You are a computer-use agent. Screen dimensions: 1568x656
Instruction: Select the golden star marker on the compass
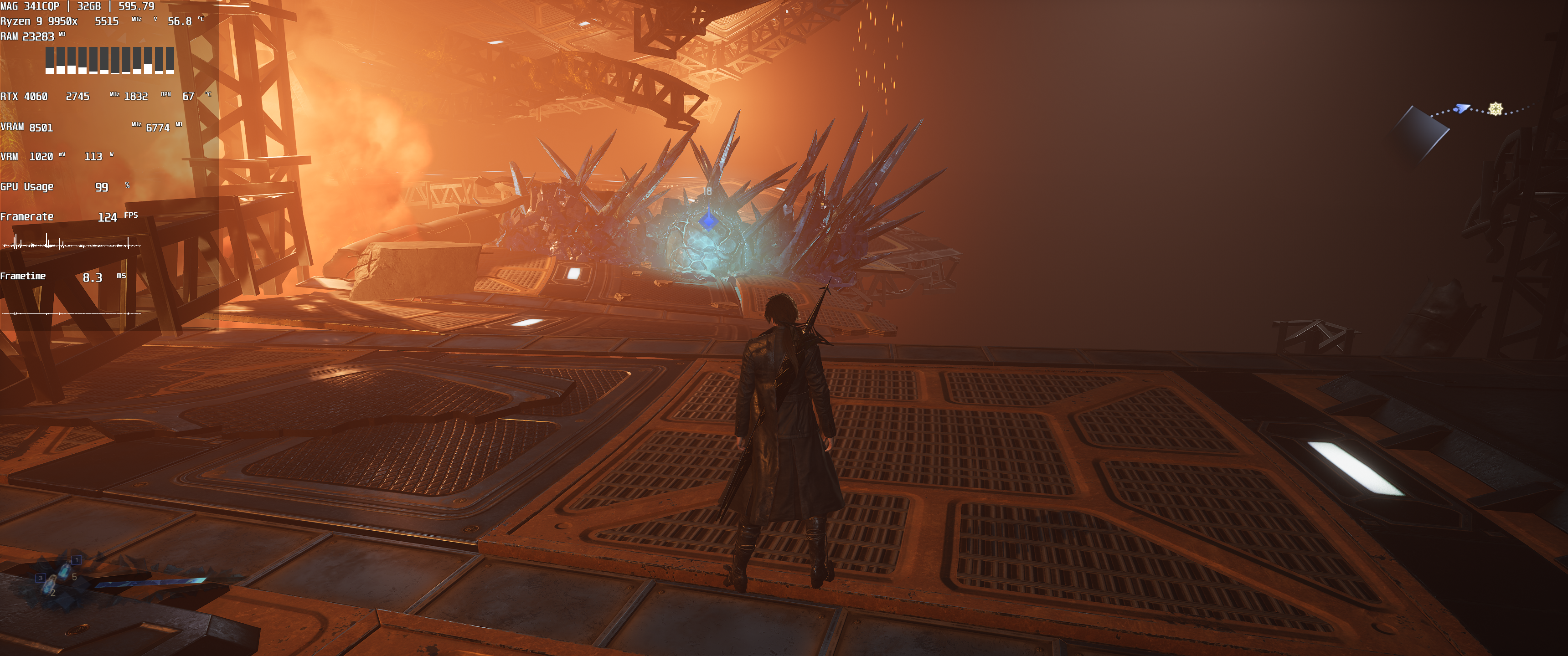tap(1496, 109)
